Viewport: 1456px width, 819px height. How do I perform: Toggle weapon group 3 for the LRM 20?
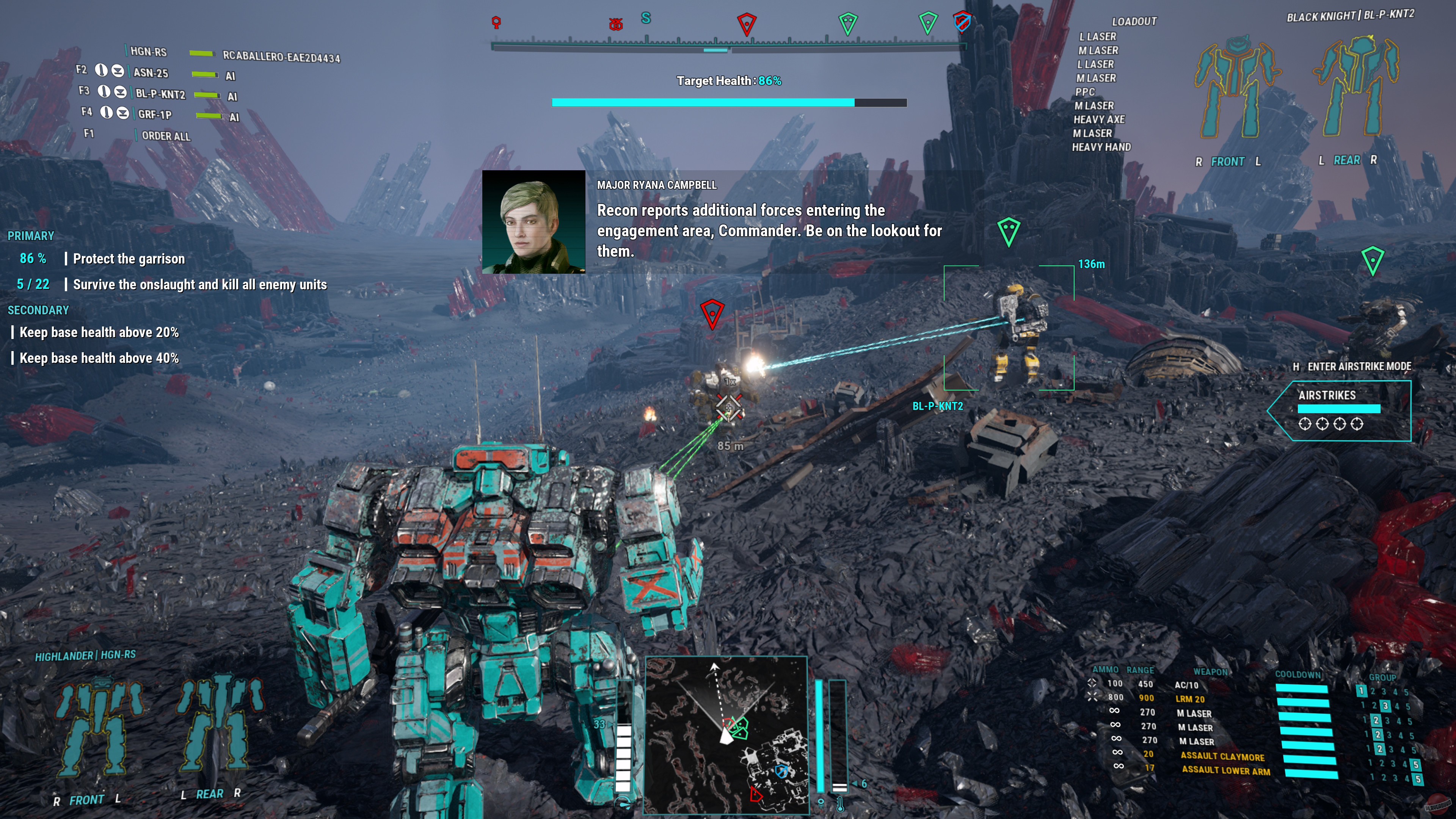point(1385,706)
